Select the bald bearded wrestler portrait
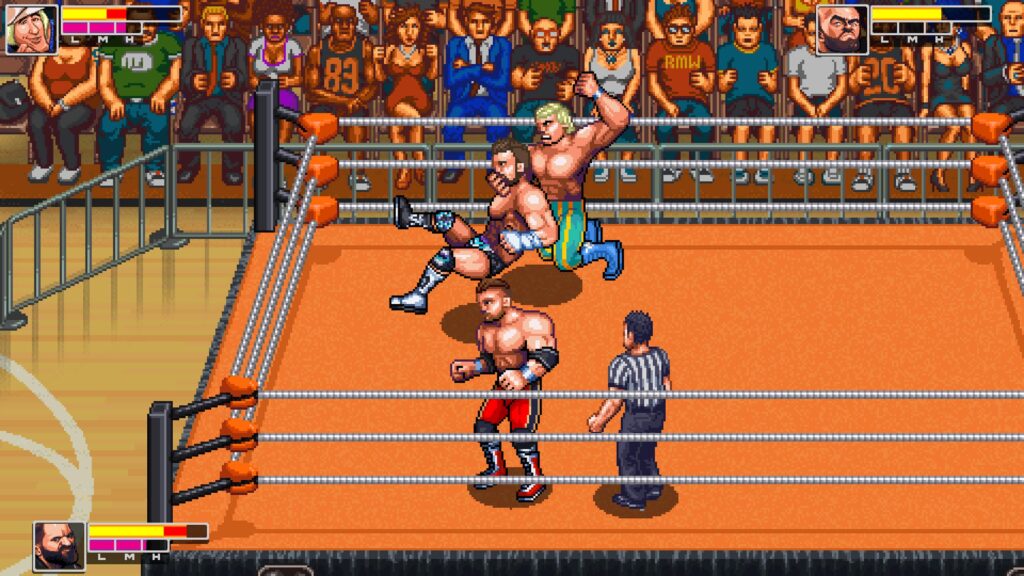1024x576 pixels. pyautogui.click(x=840, y=30)
